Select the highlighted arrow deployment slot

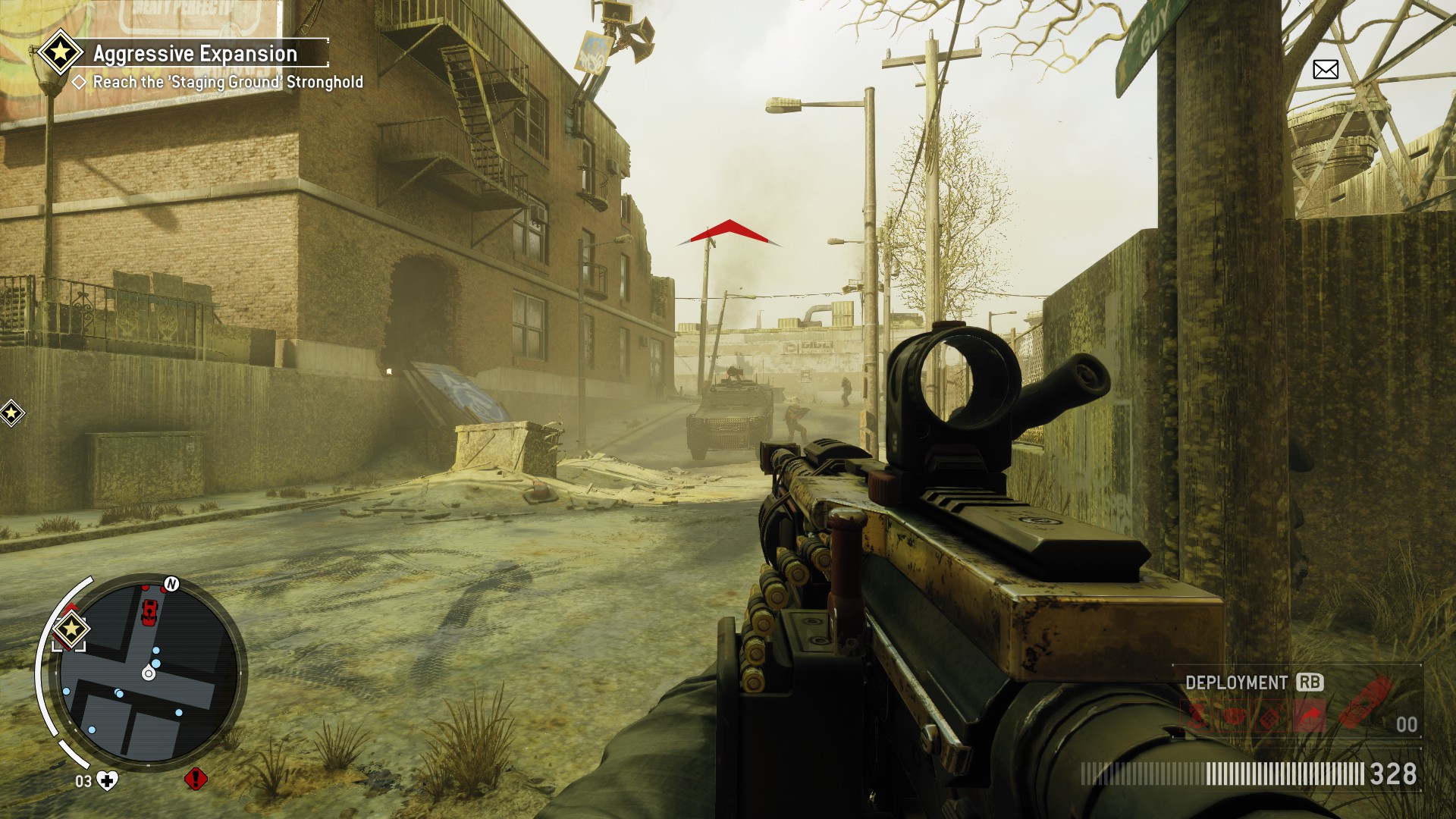(1311, 715)
